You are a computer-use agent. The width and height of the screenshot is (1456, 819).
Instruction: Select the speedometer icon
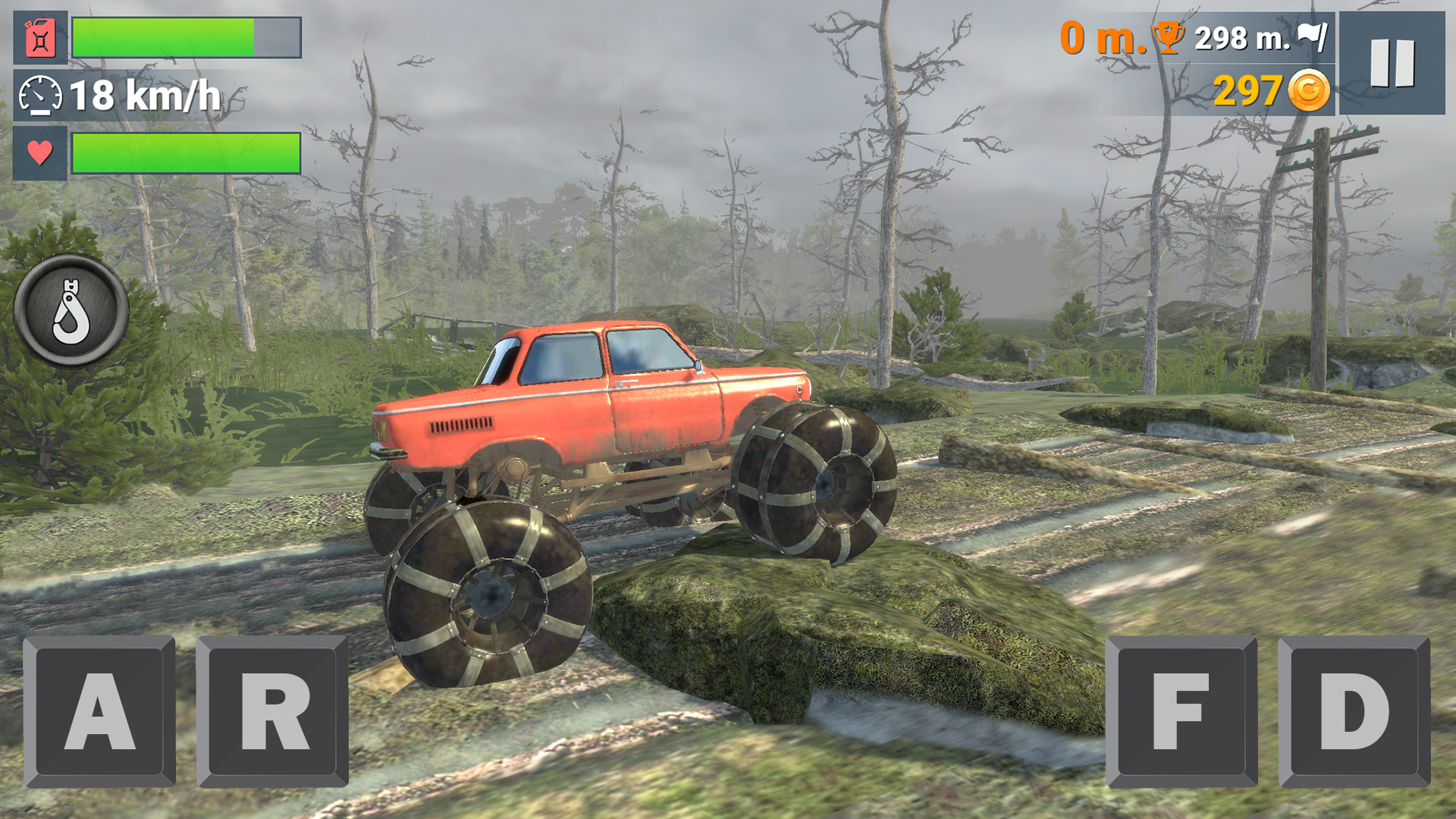(x=39, y=95)
